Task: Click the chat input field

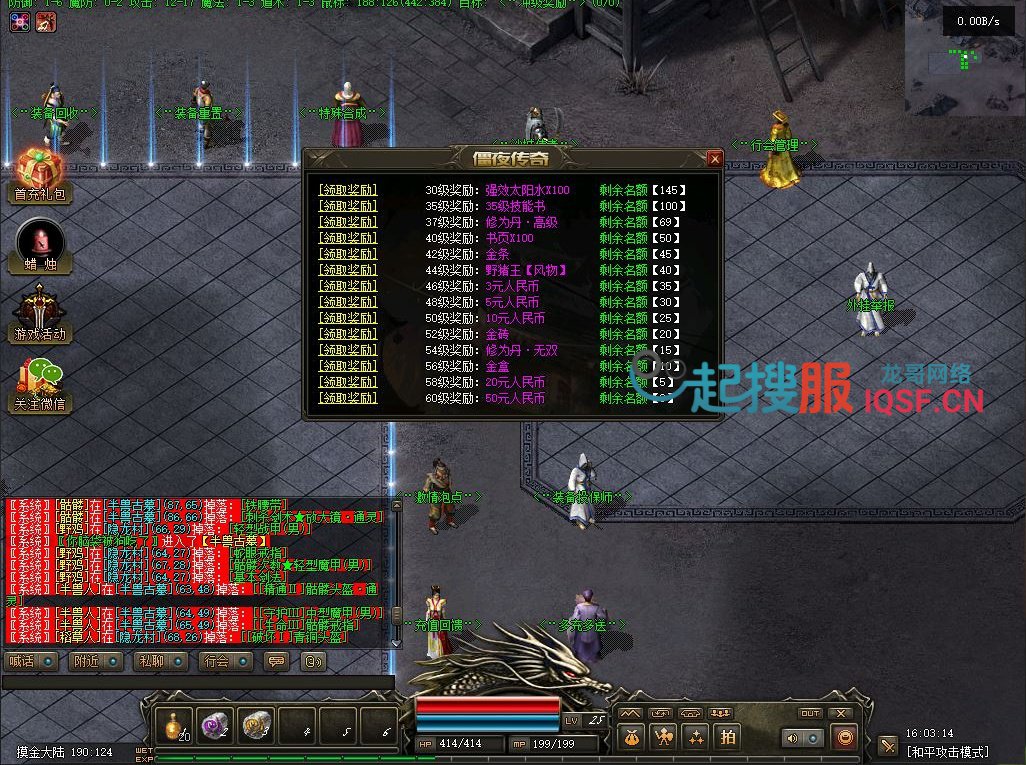Action: [195, 682]
